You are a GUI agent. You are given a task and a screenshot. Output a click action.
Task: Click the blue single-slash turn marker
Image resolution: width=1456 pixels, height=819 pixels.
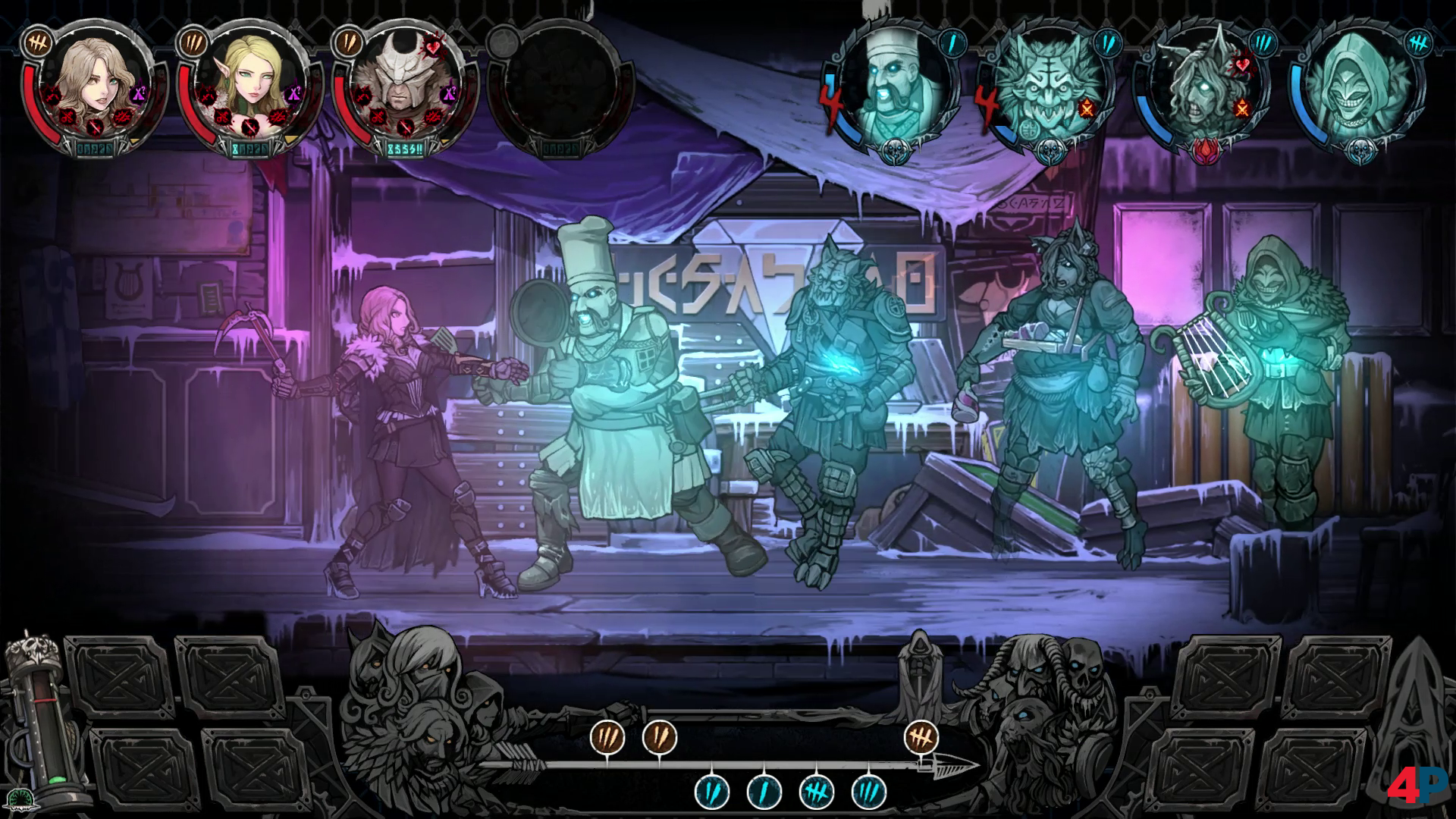pyautogui.click(x=764, y=792)
